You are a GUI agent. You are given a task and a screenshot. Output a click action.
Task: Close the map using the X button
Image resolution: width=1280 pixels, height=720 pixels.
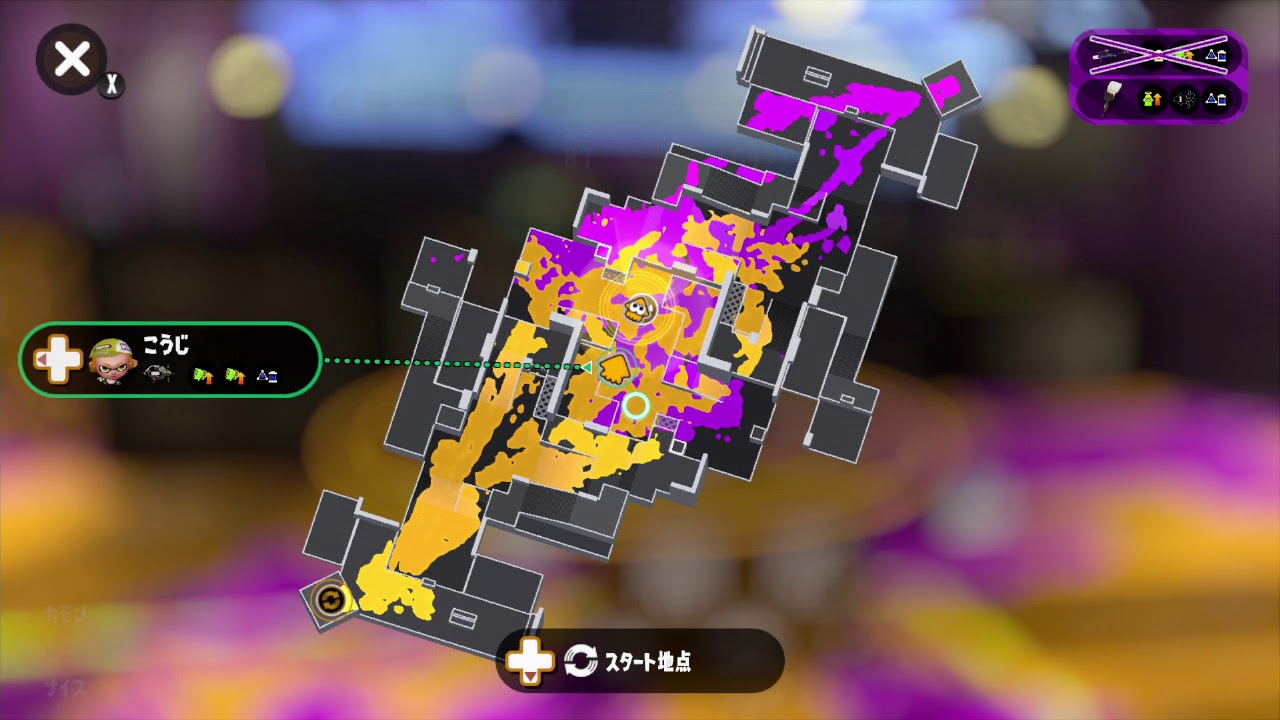coord(70,59)
